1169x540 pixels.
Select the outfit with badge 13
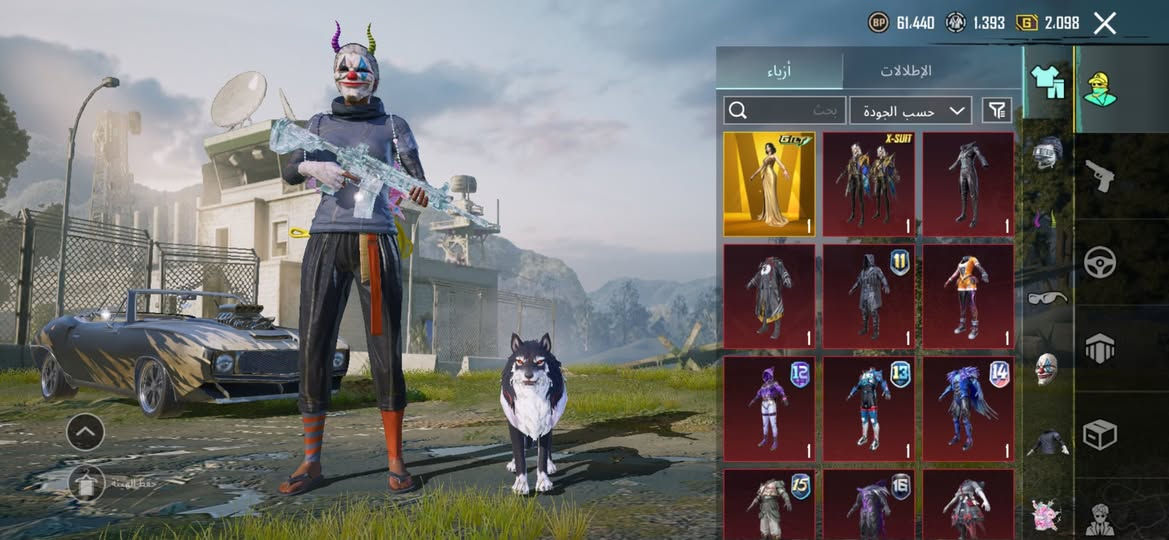click(x=868, y=408)
